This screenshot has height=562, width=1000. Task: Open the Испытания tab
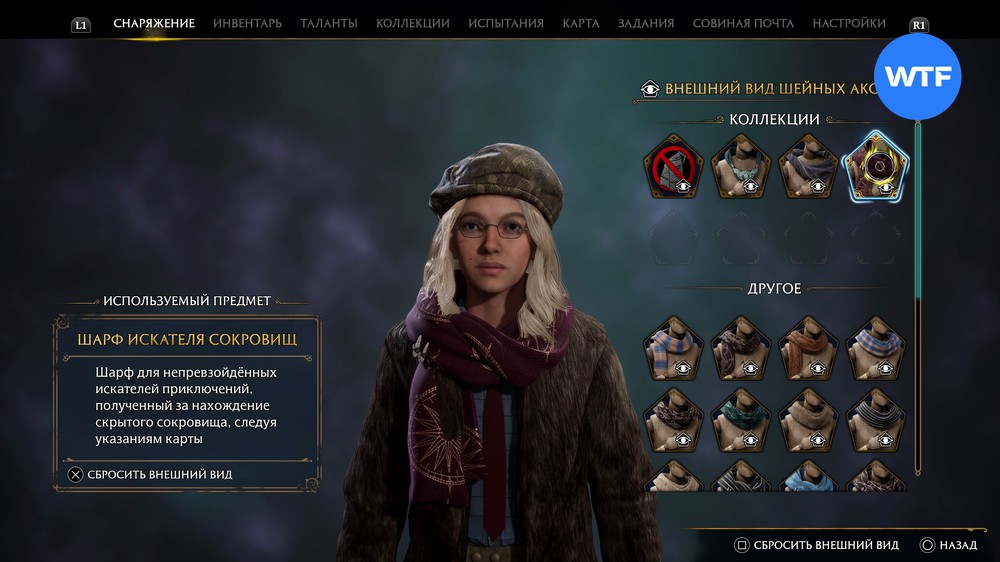(506, 23)
